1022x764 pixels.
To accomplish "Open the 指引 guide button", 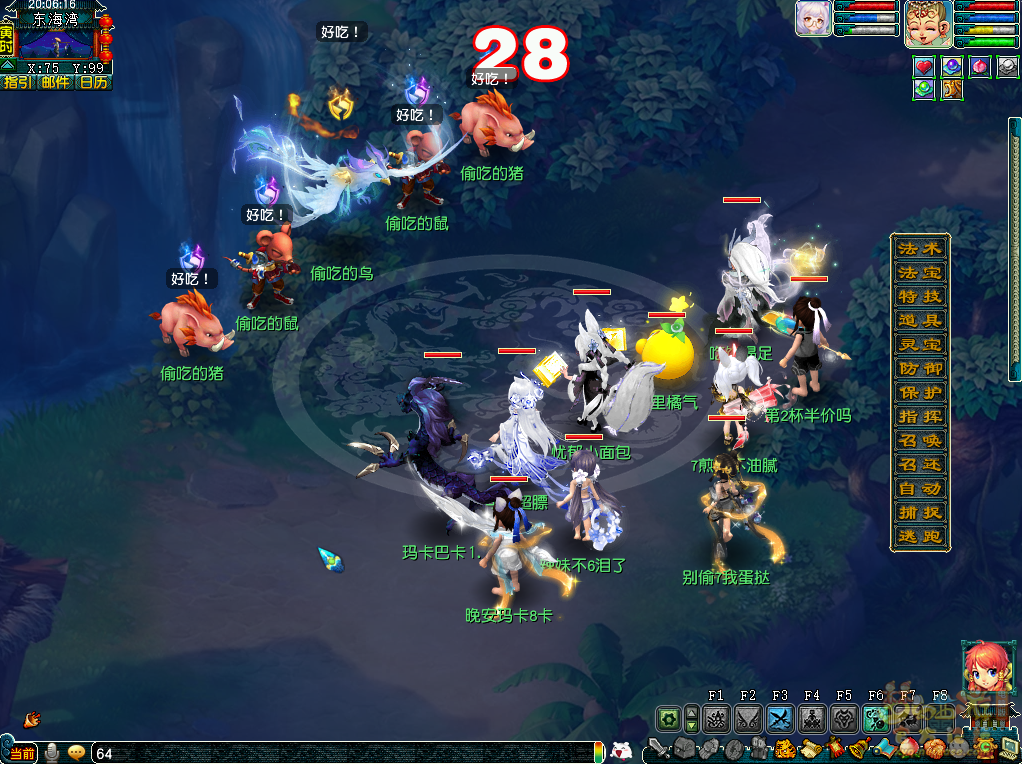I will [19, 82].
